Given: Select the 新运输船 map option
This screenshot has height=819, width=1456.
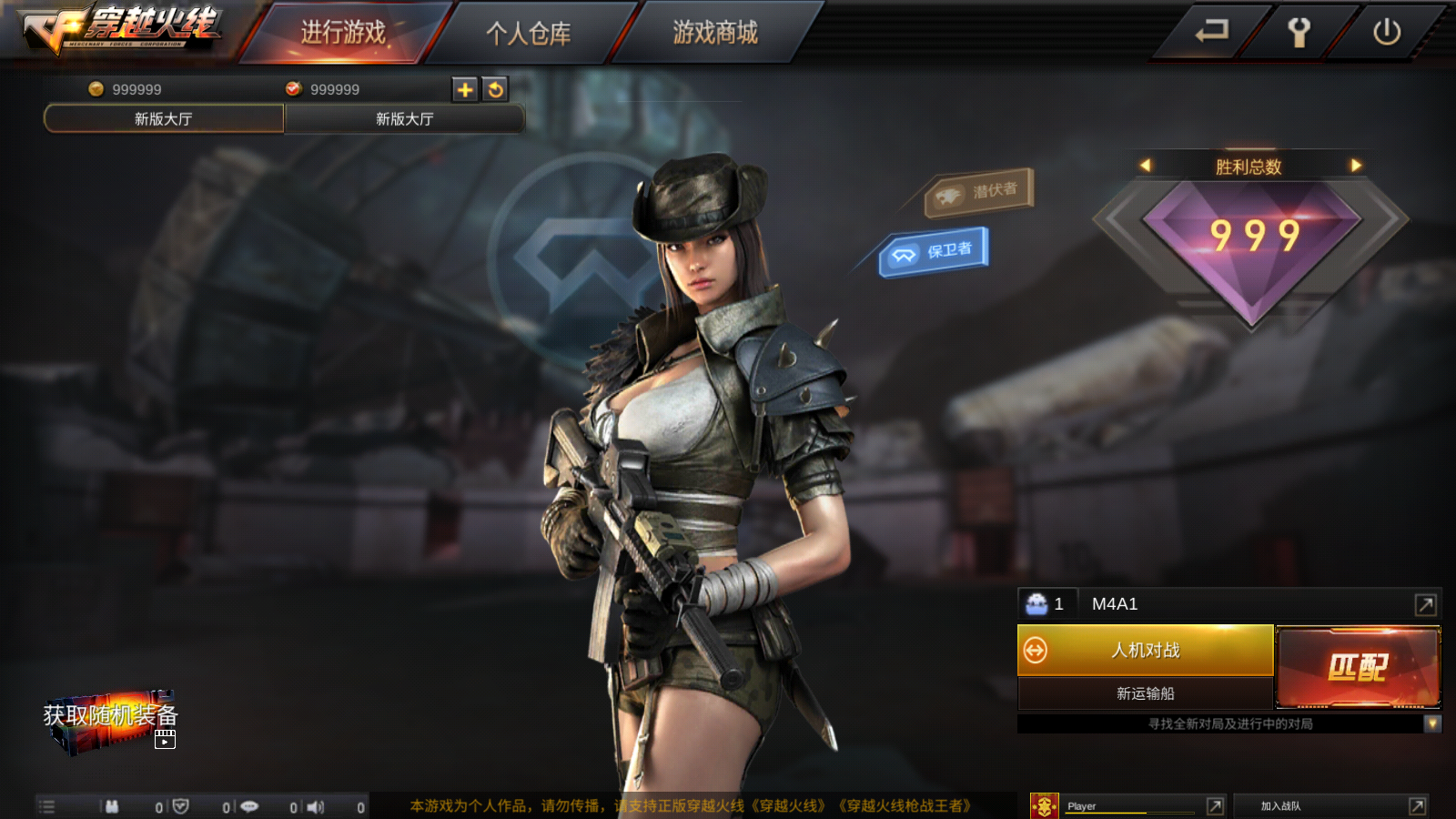Looking at the screenshot, I should coord(1147,693).
